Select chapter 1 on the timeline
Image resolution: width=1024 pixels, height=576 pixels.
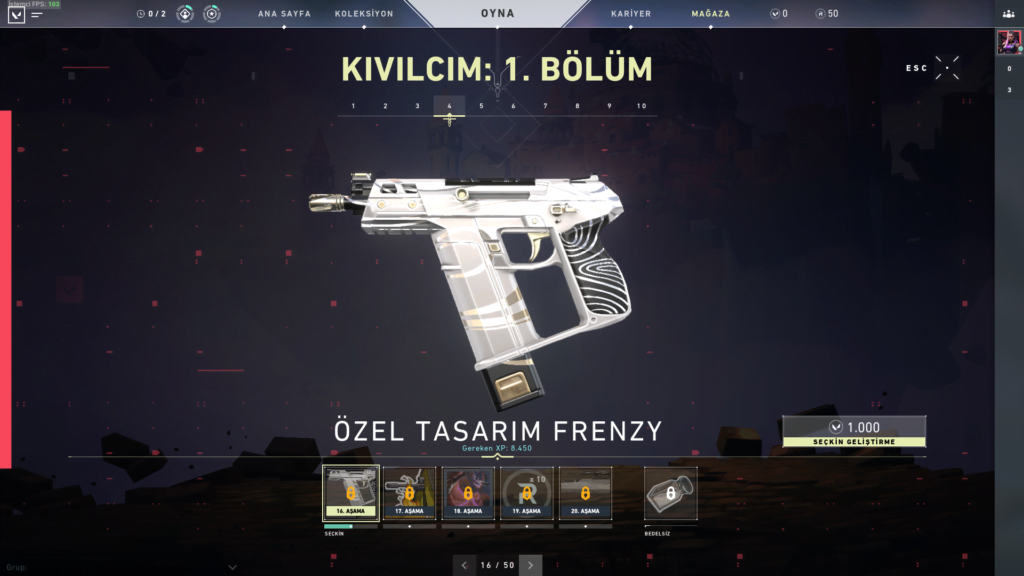pyautogui.click(x=353, y=106)
